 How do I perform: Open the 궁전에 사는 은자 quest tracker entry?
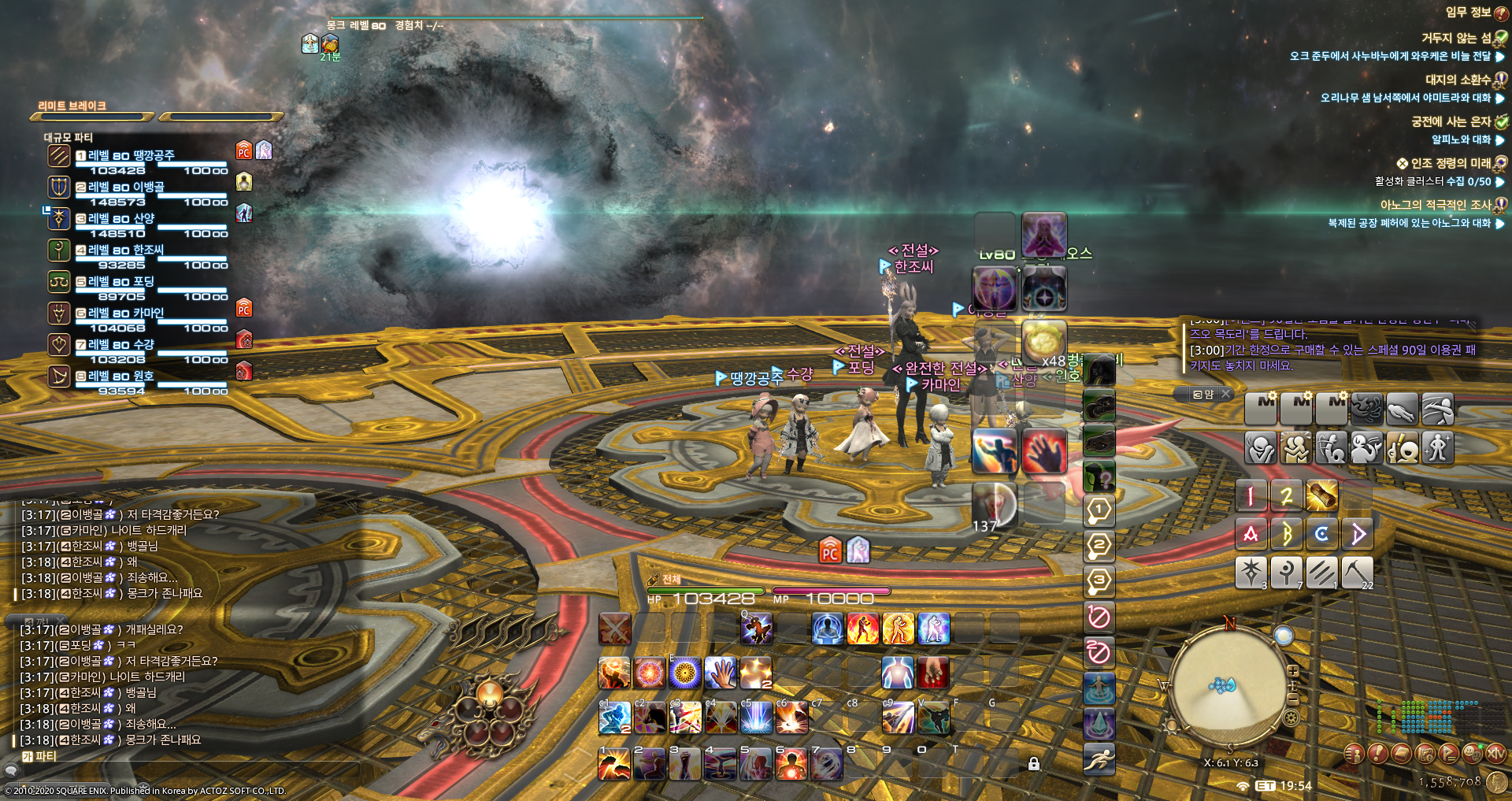click(1451, 121)
